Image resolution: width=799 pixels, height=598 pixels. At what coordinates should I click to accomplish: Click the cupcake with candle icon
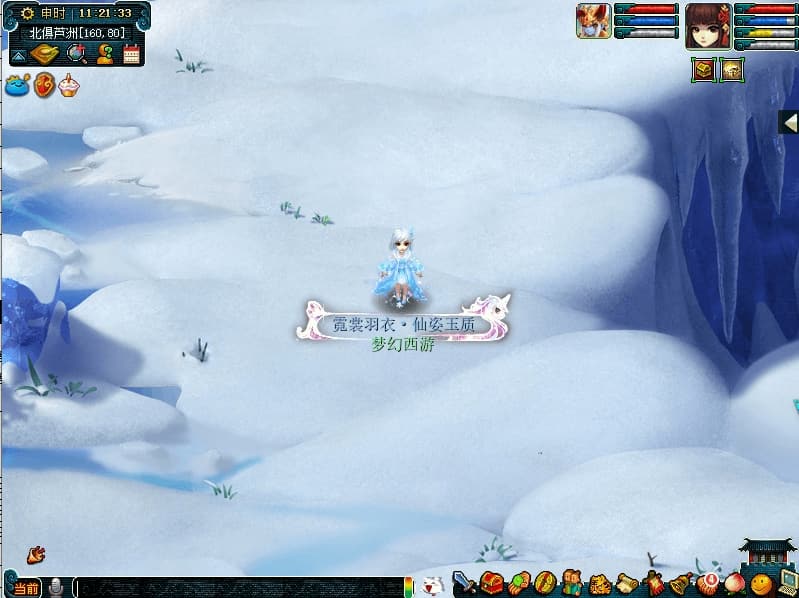[68, 86]
